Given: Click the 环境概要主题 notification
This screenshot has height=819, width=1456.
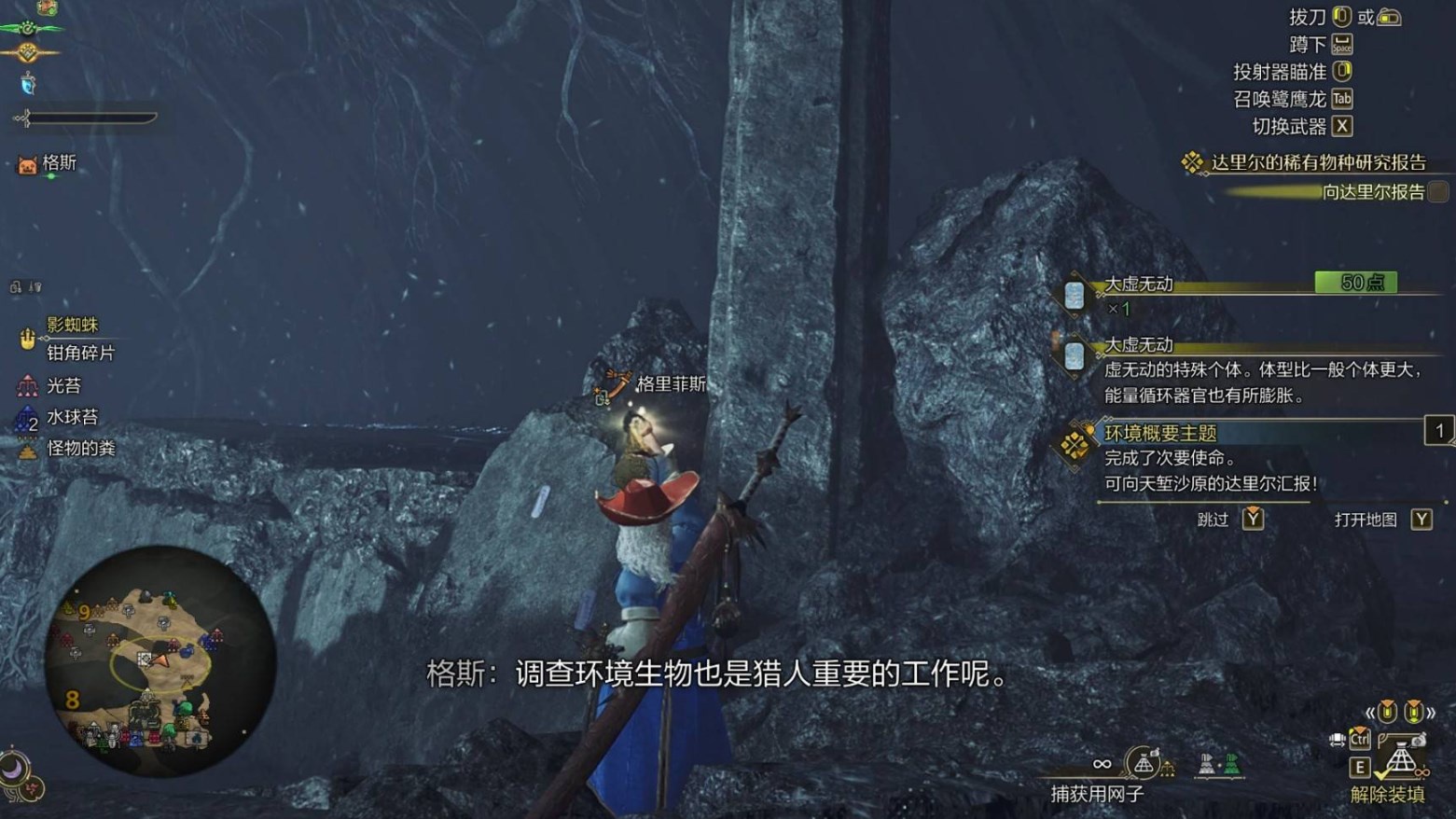Looking at the screenshot, I should 1160,433.
